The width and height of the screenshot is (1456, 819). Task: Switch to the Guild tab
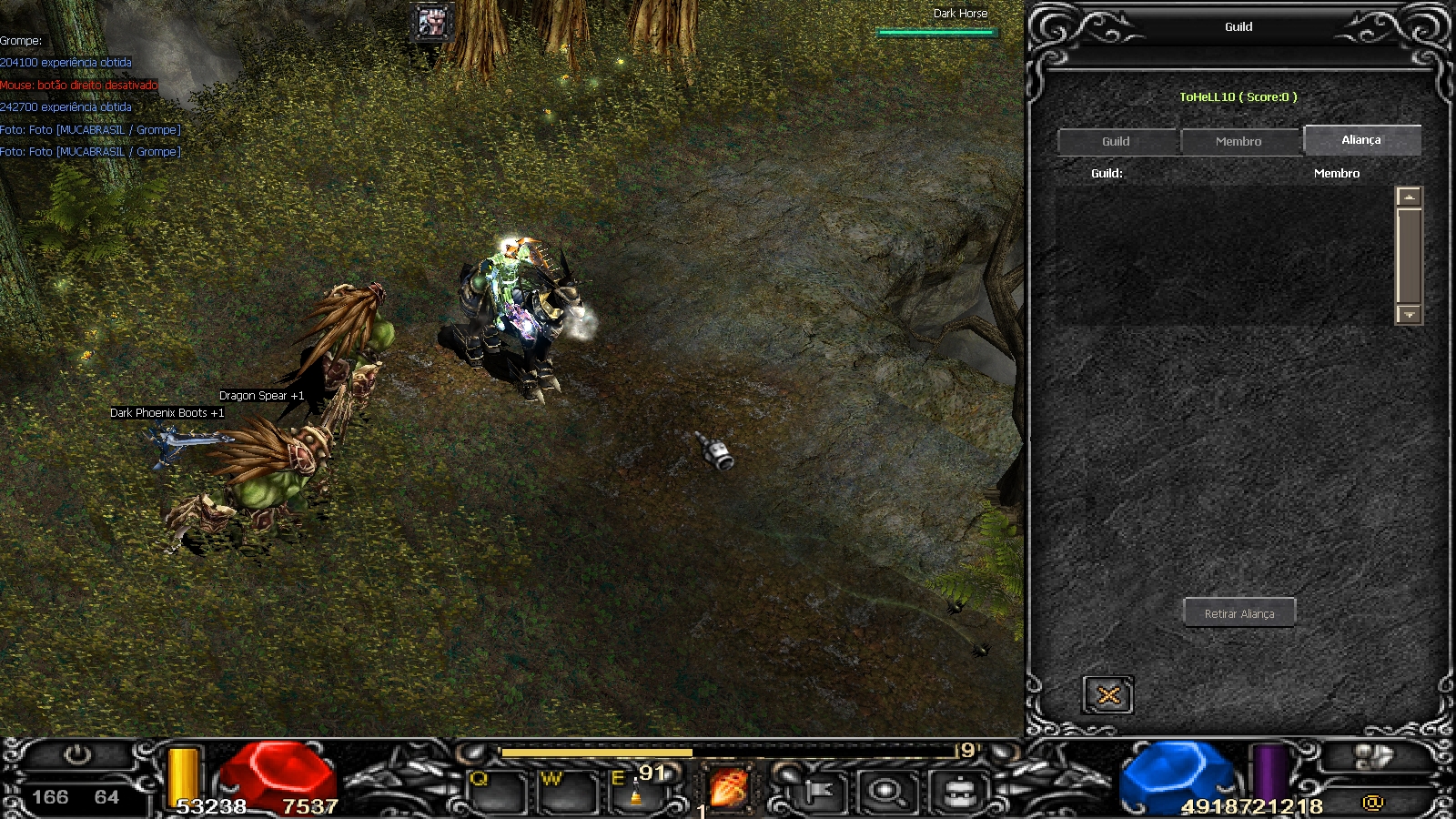click(x=1116, y=142)
